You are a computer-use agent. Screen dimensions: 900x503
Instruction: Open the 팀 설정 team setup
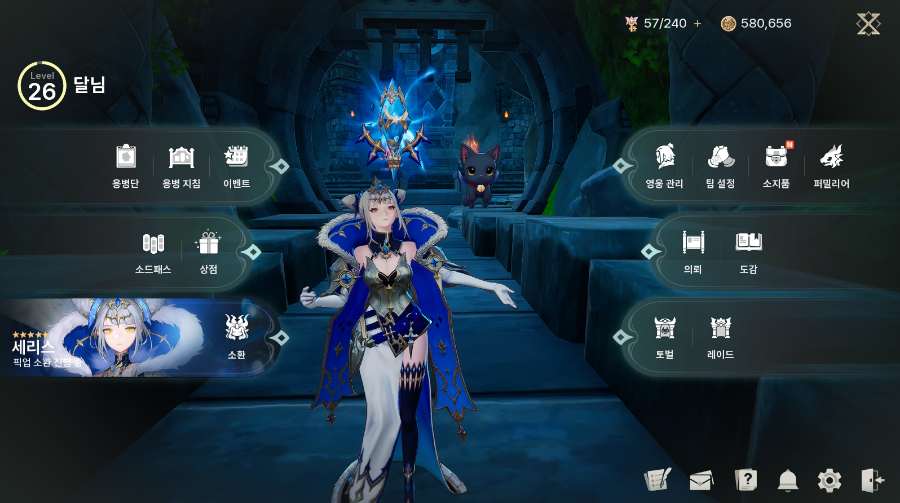tap(720, 164)
